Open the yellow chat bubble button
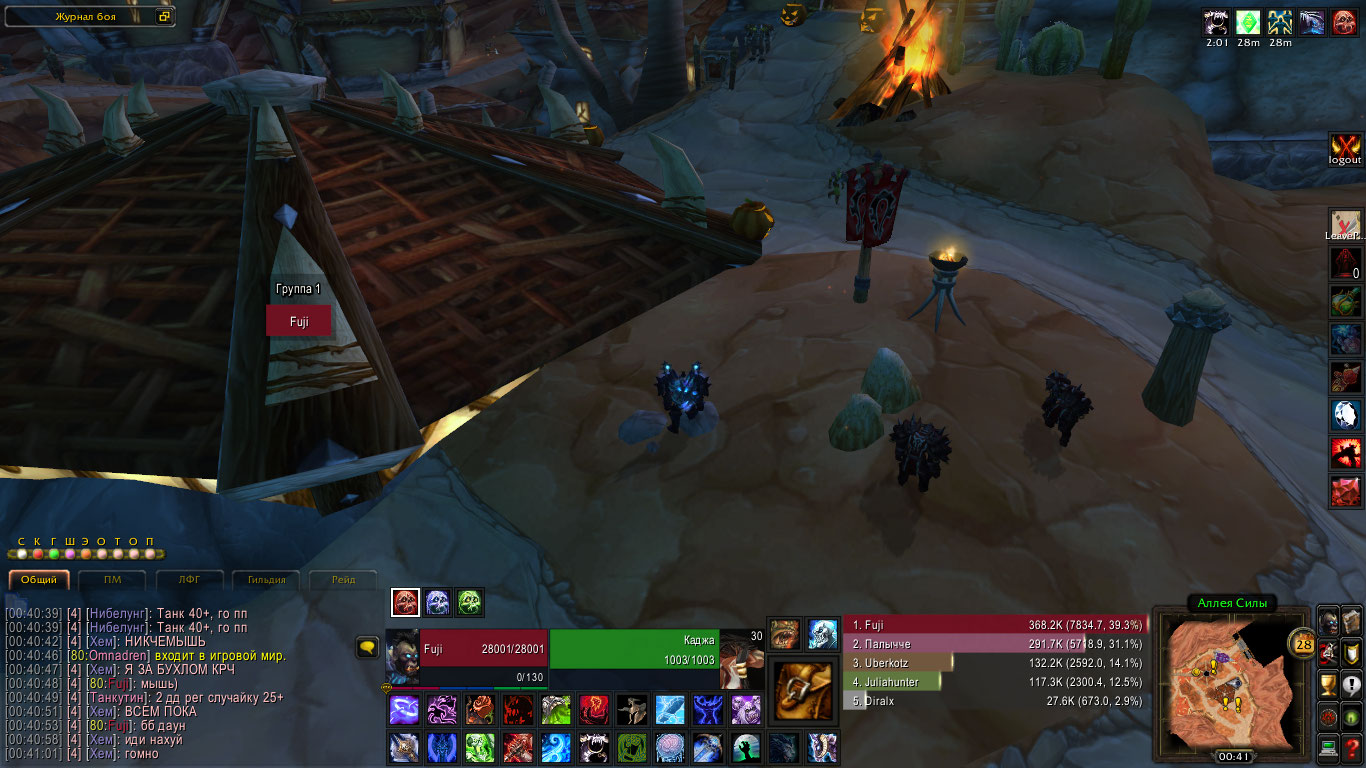 (367, 648)
